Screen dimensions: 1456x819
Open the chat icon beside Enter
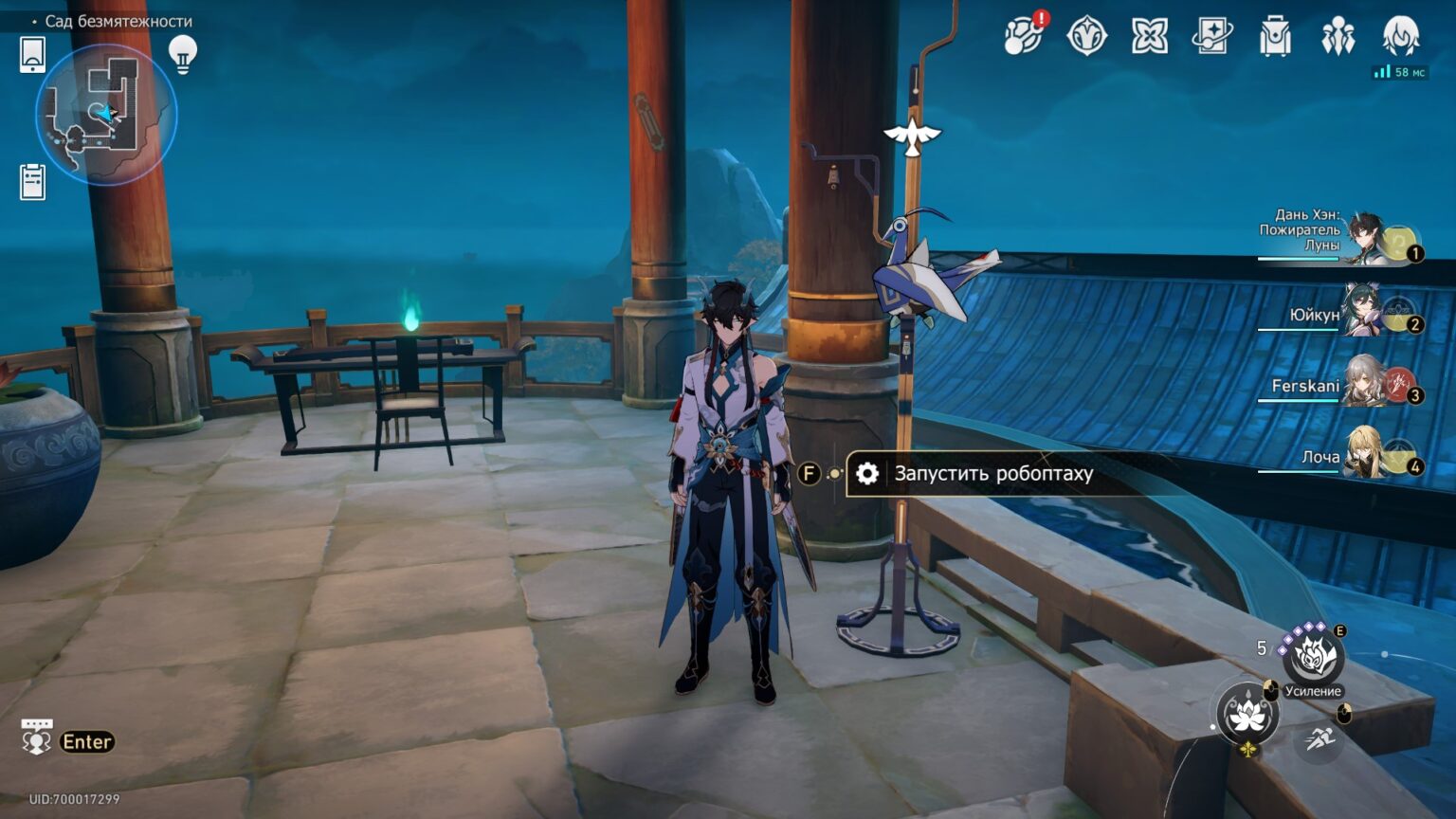tap(36, 737)
